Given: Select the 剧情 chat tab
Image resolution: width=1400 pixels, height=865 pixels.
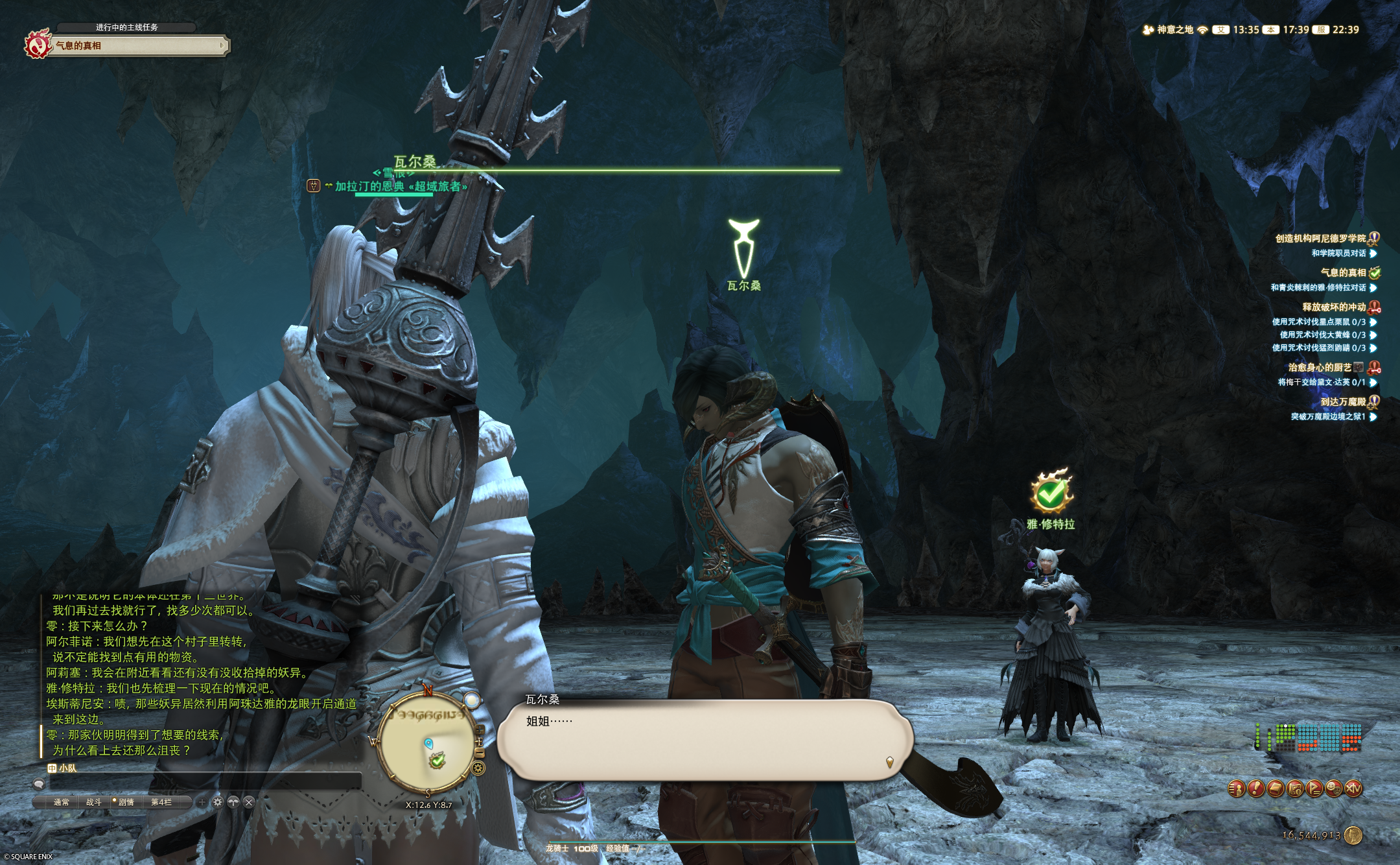Looking at the screenshot, I should (126, 802).
